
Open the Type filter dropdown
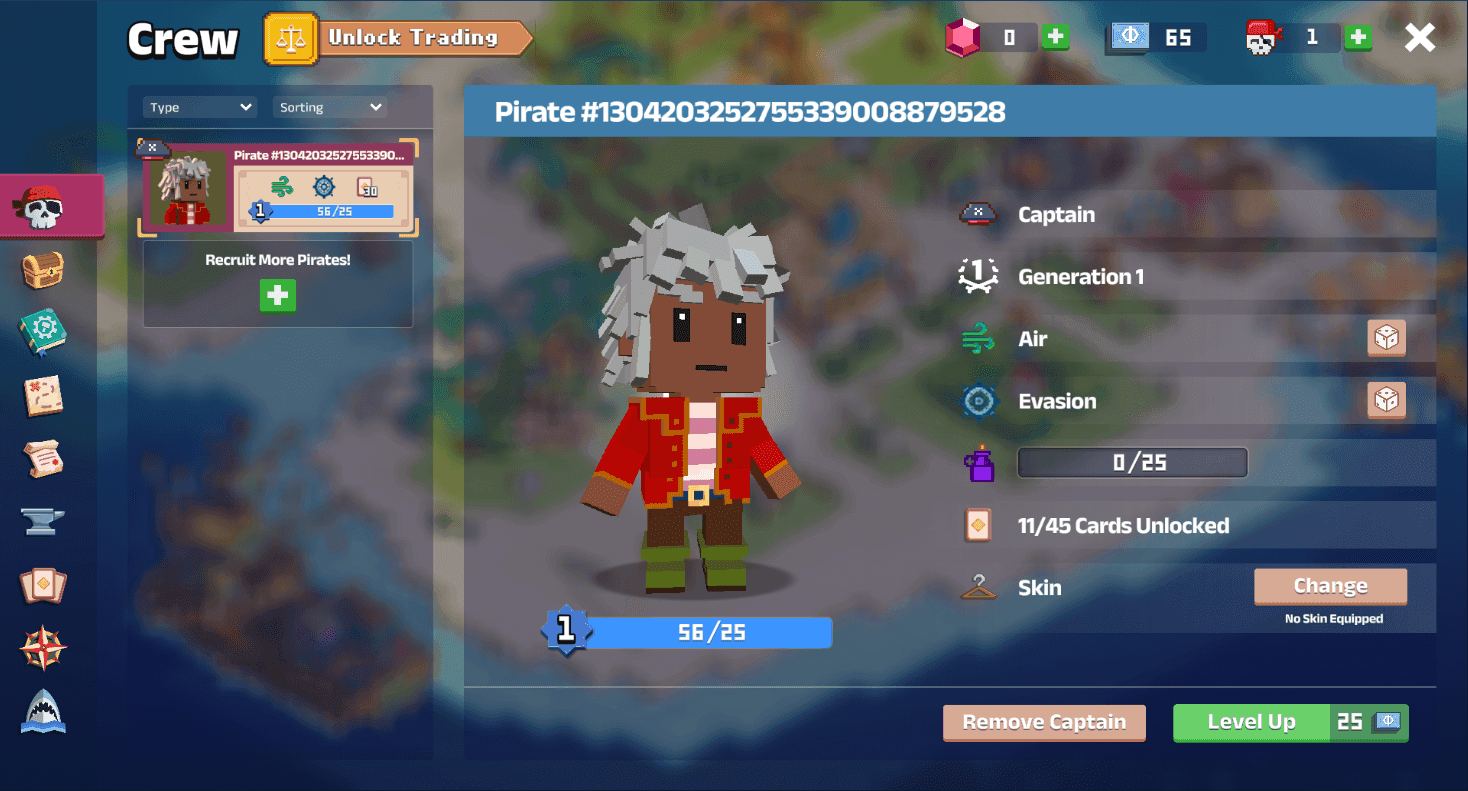pyautogui.click(x=200, y=107)
